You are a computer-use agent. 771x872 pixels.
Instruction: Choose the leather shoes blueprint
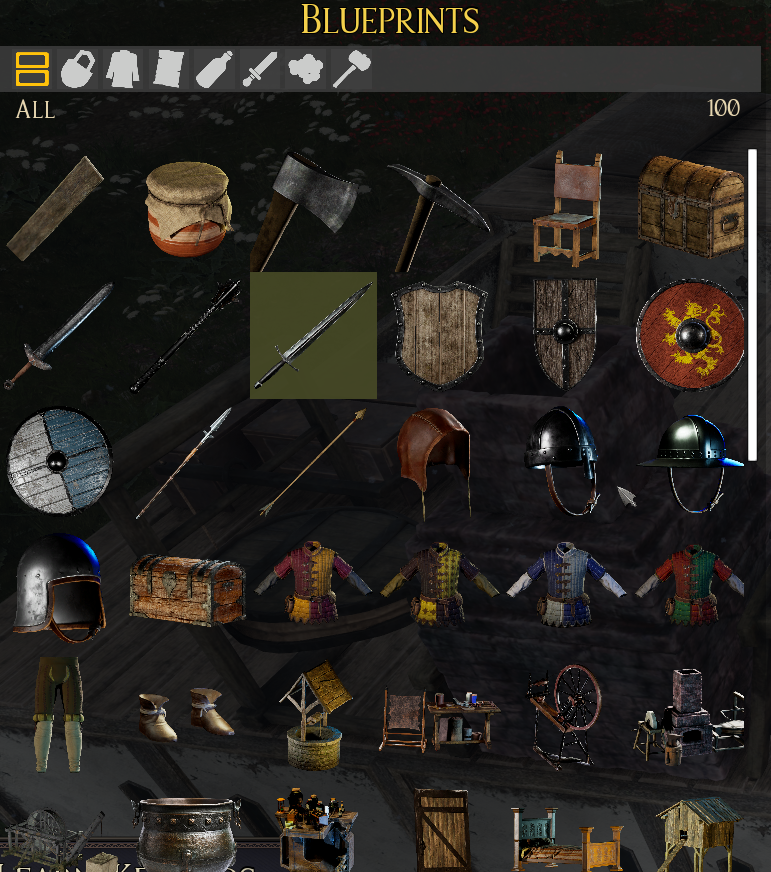(x=186, y=713)
